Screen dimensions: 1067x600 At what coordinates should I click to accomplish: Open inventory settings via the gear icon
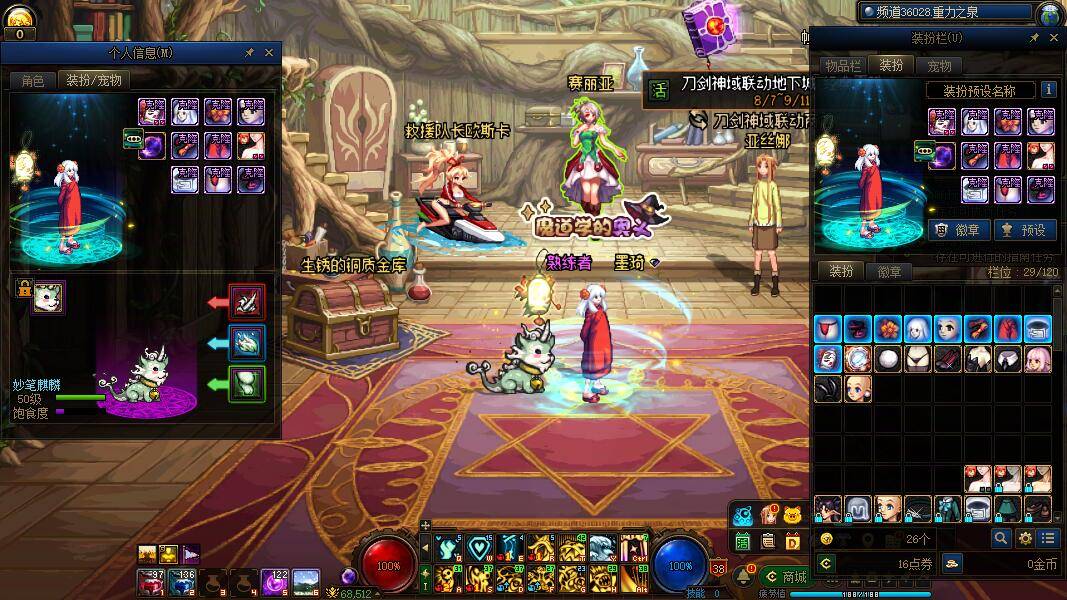click(x=1025, y=538)
